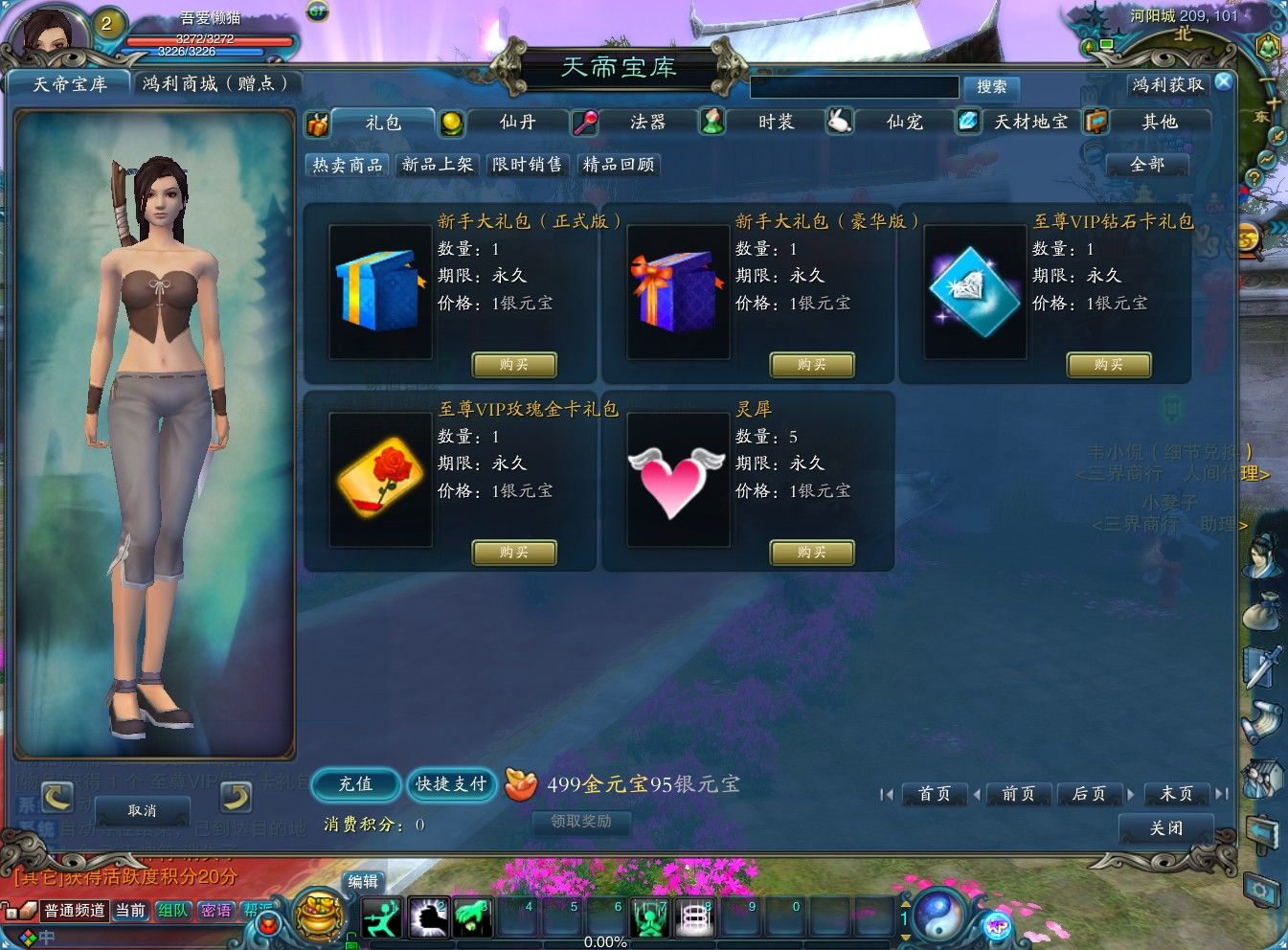The width and height of the screenshot is (1288, 950).
Task: Activate the fist skill in hotbar slot 2
Action: click(429, 916)
